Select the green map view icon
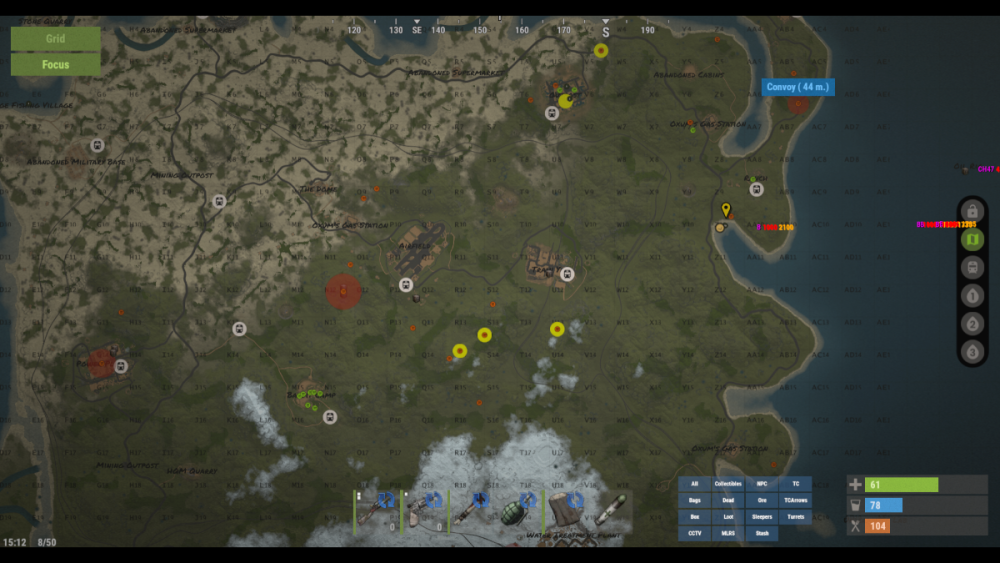The image size is (1000, 563). (x=972, y=240)
